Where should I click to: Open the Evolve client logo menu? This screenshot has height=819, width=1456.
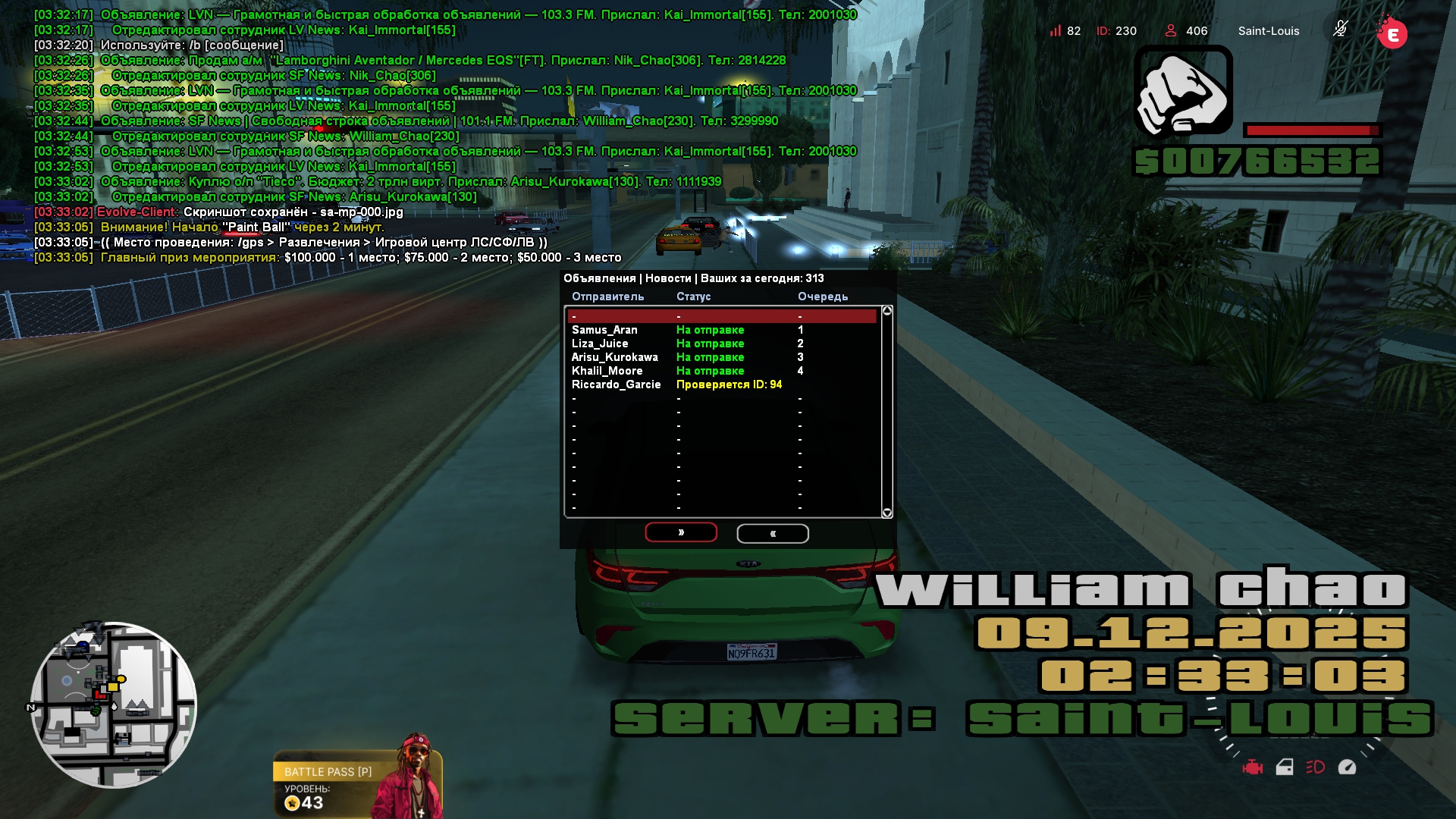1392,33
